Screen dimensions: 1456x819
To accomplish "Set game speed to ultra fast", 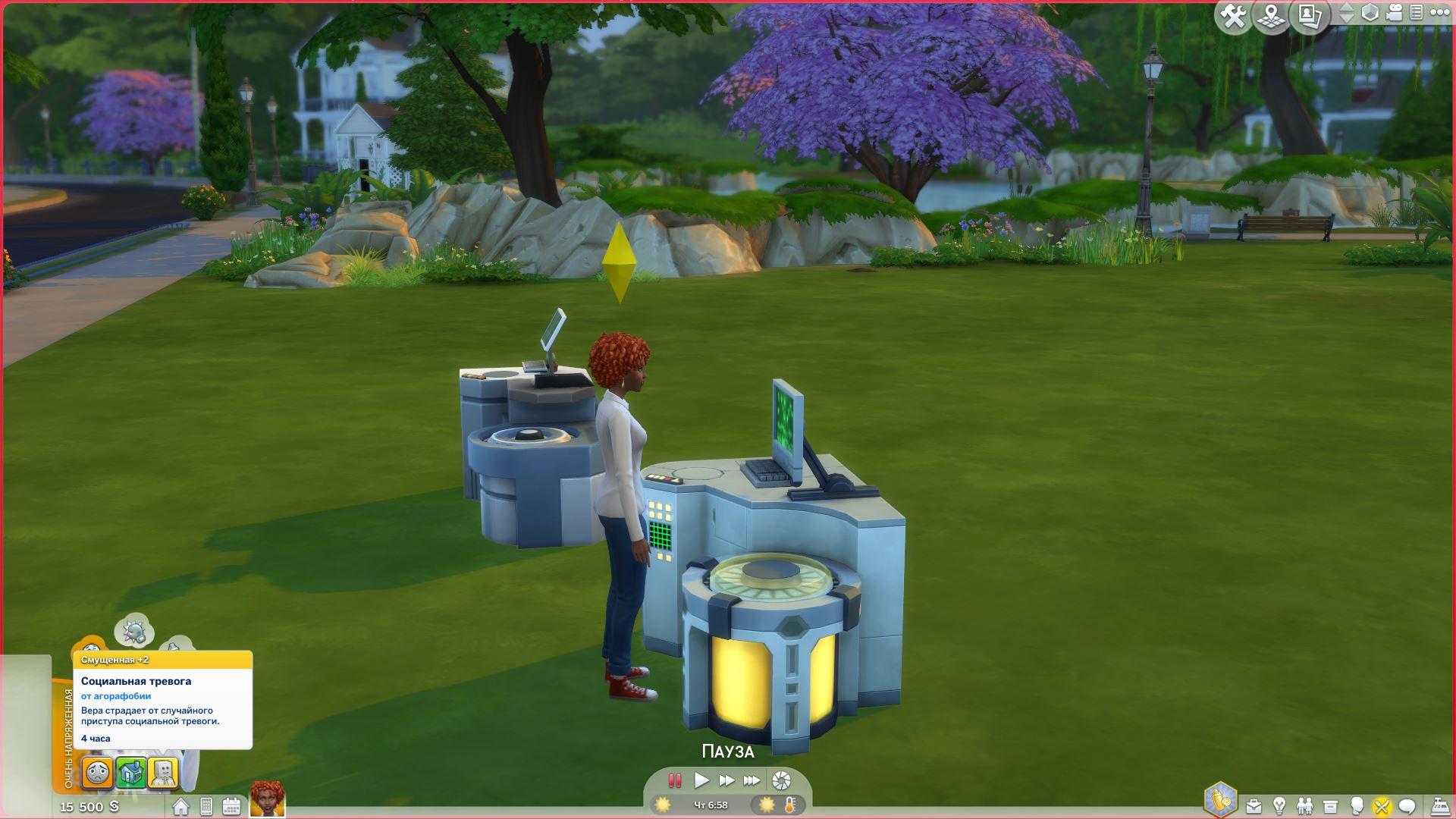I will (752, 780).
